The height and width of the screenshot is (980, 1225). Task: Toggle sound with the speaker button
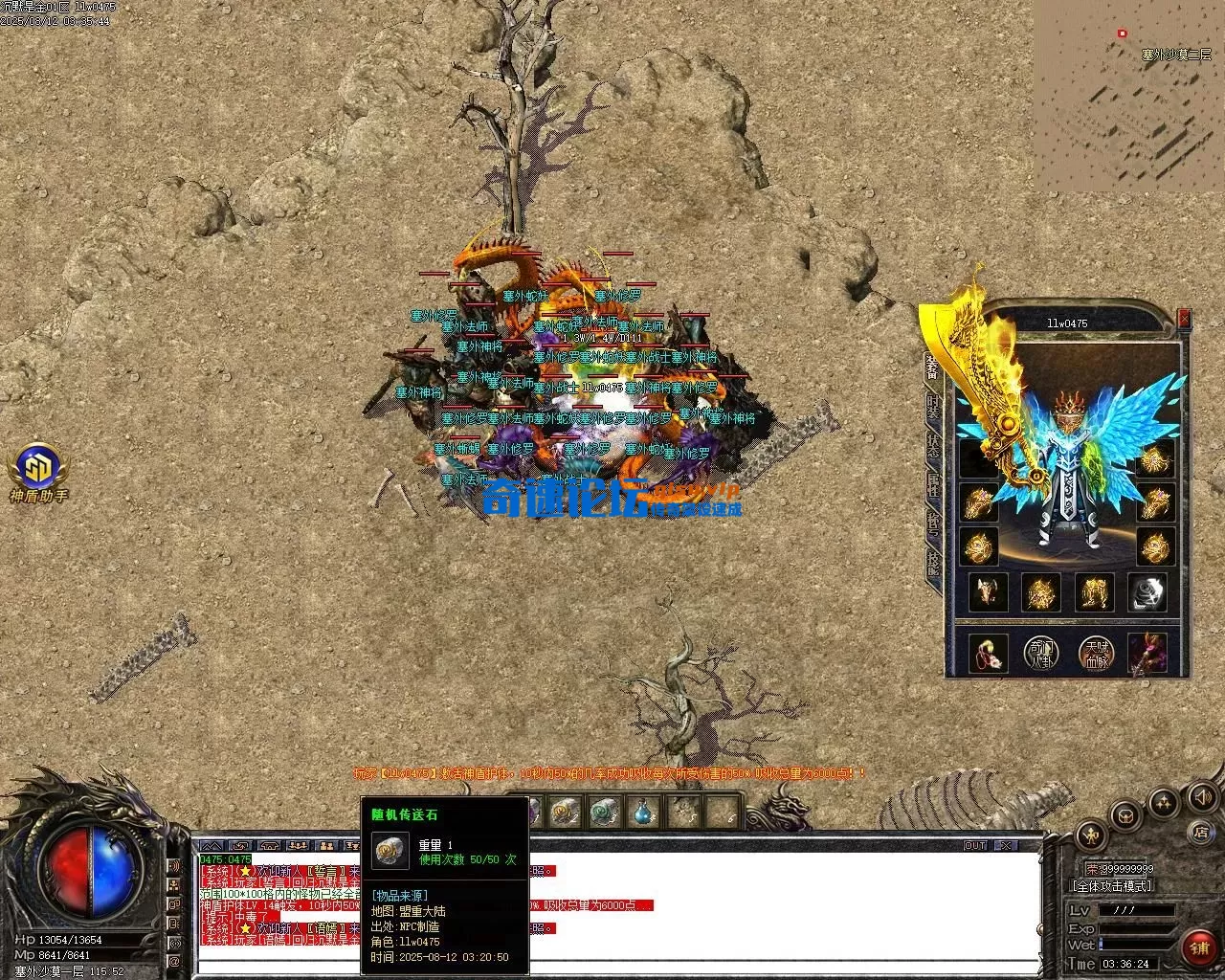[x=1201, y=795]
